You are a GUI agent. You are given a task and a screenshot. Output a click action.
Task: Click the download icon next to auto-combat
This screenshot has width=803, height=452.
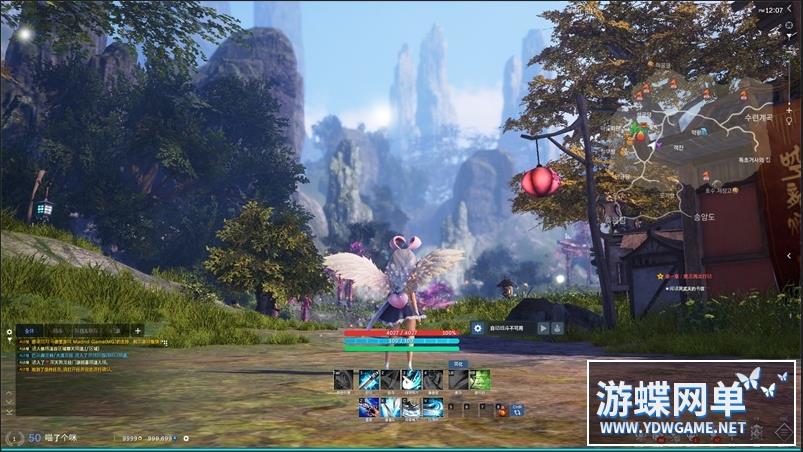click(x=557, y=328)
